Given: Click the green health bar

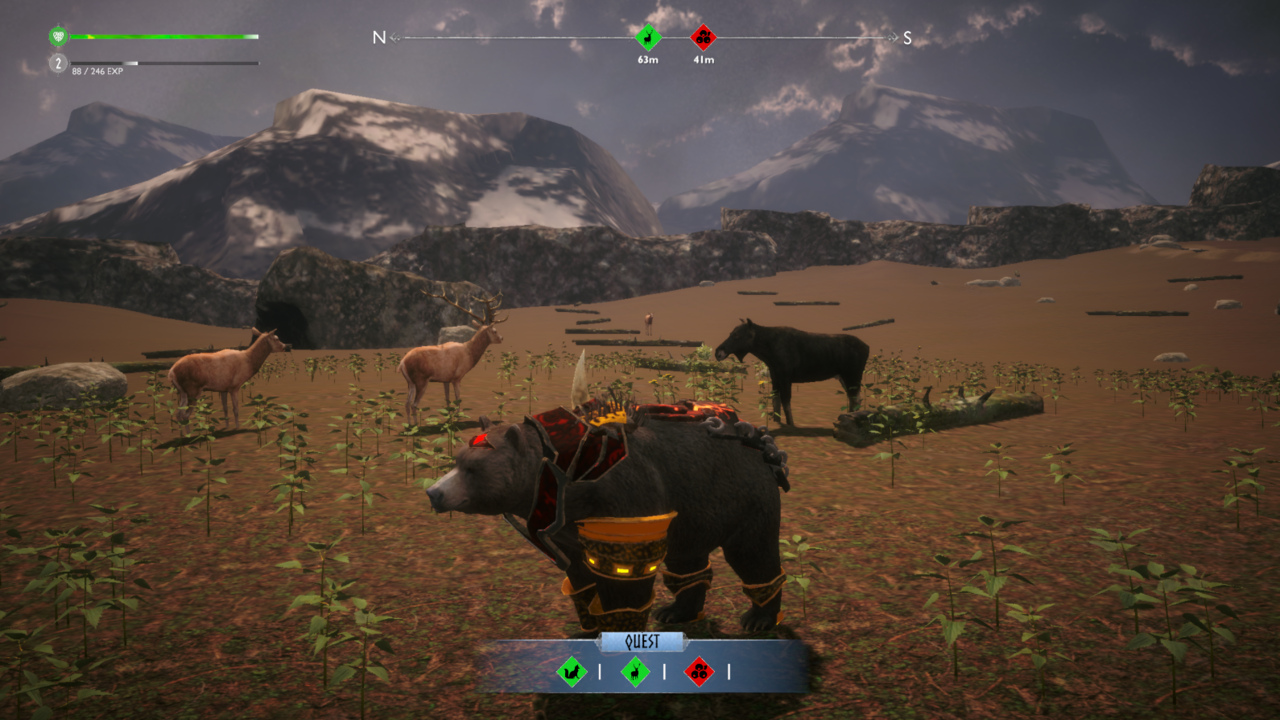Looking at the screenshot, I should [x=160, y=36].
